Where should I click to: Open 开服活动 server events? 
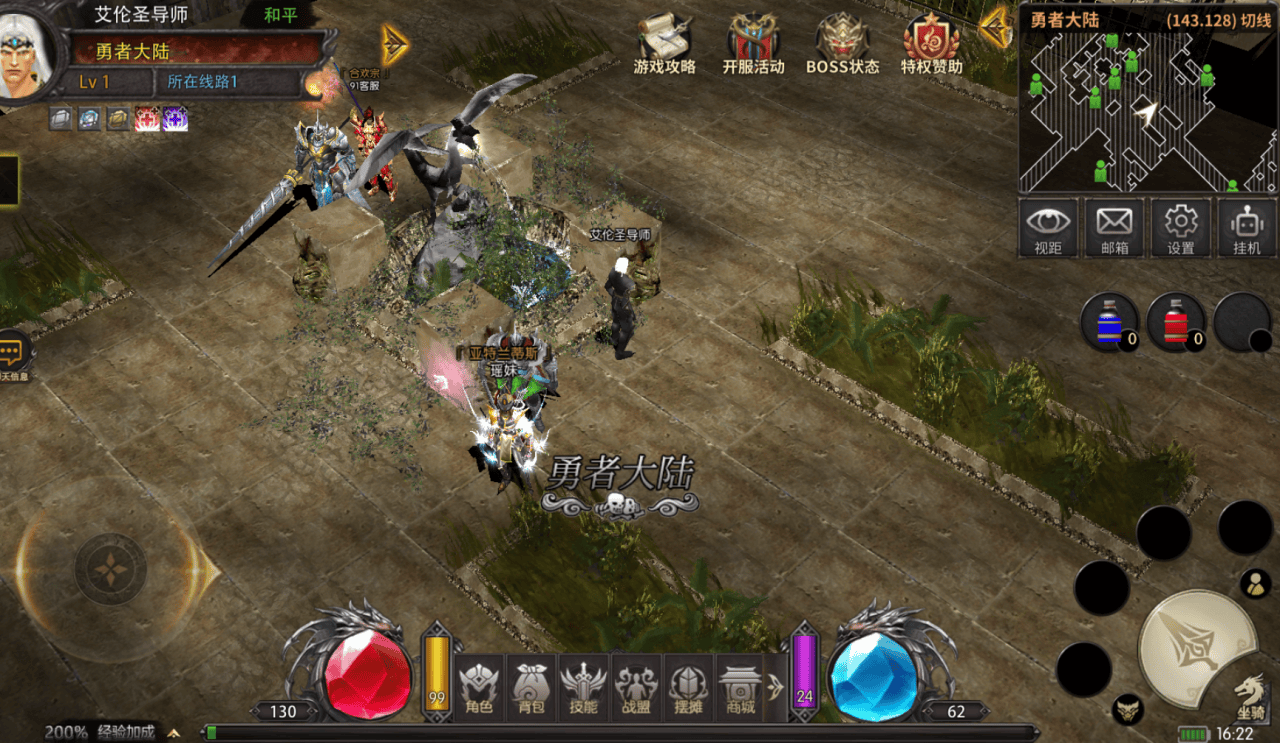[753, 45]
